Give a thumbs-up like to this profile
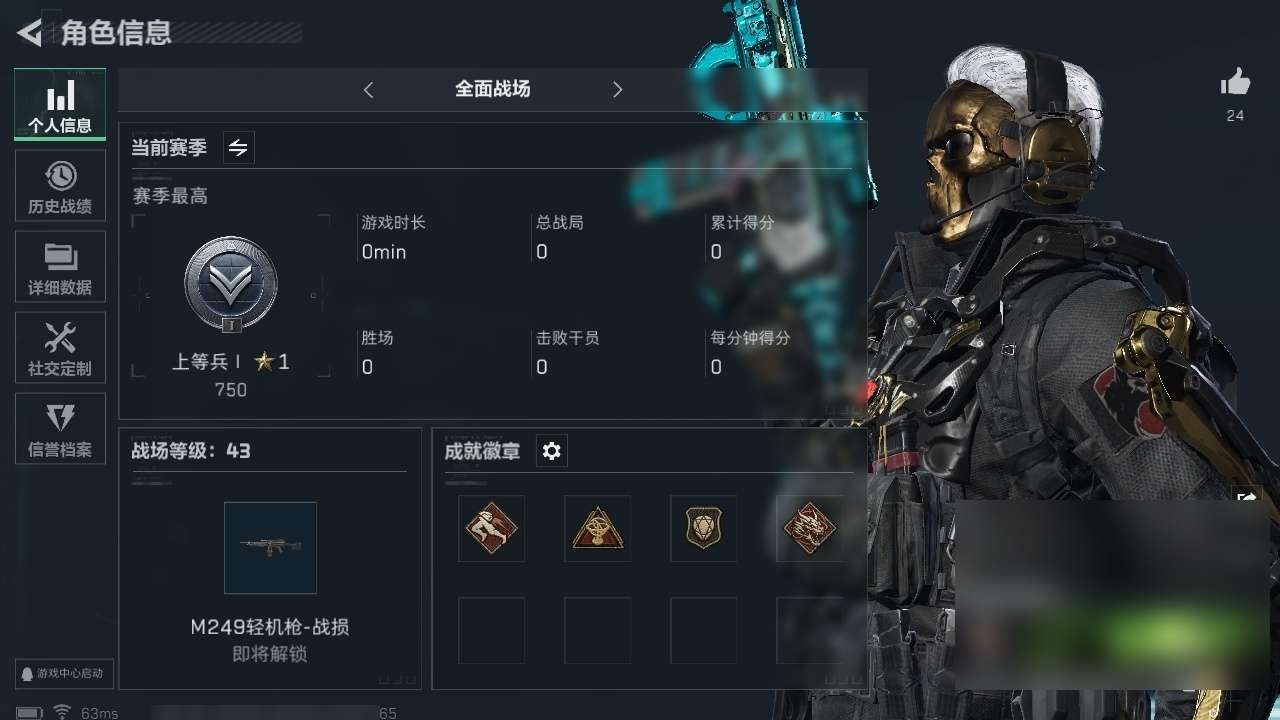 [1235, 83]
